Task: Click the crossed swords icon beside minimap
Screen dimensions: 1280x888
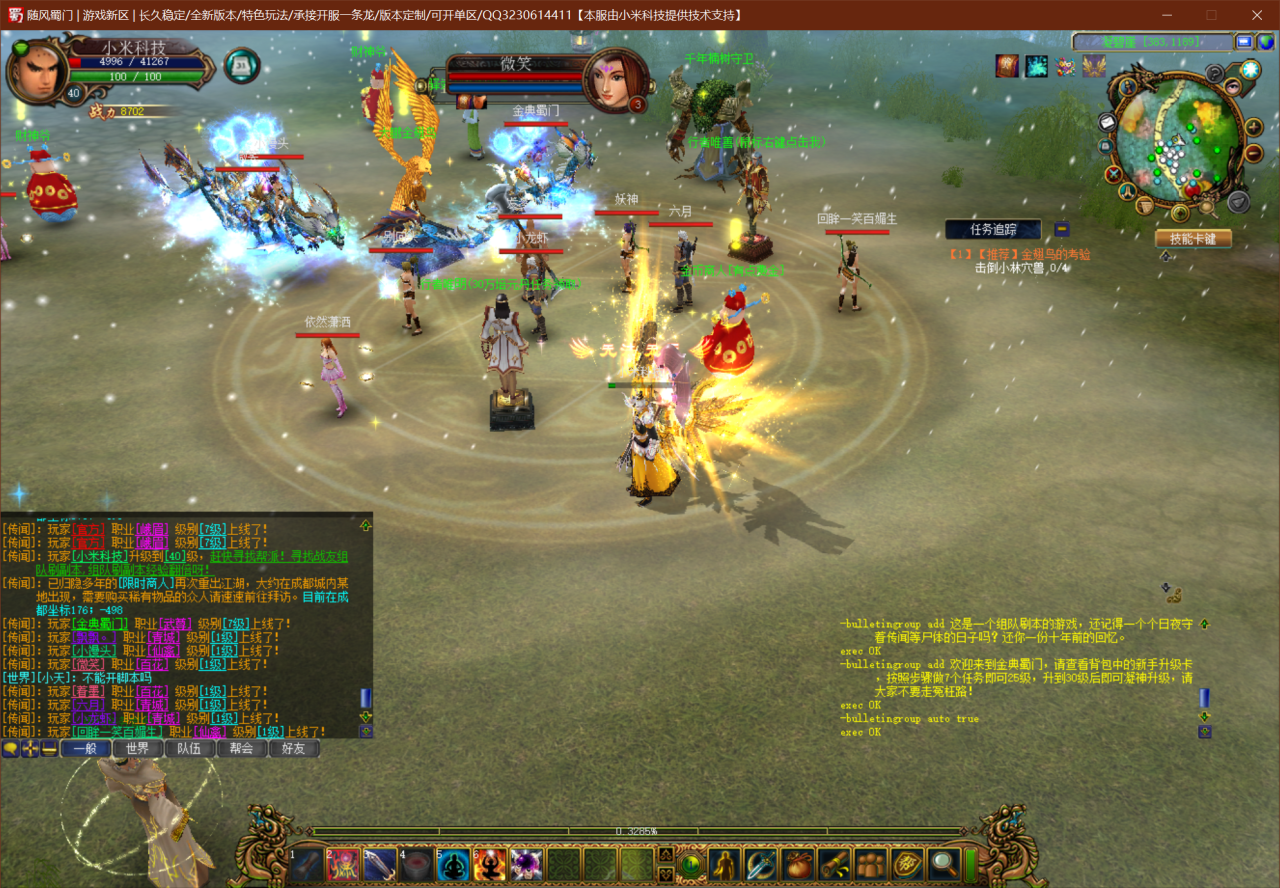Action: (1114, 174)
